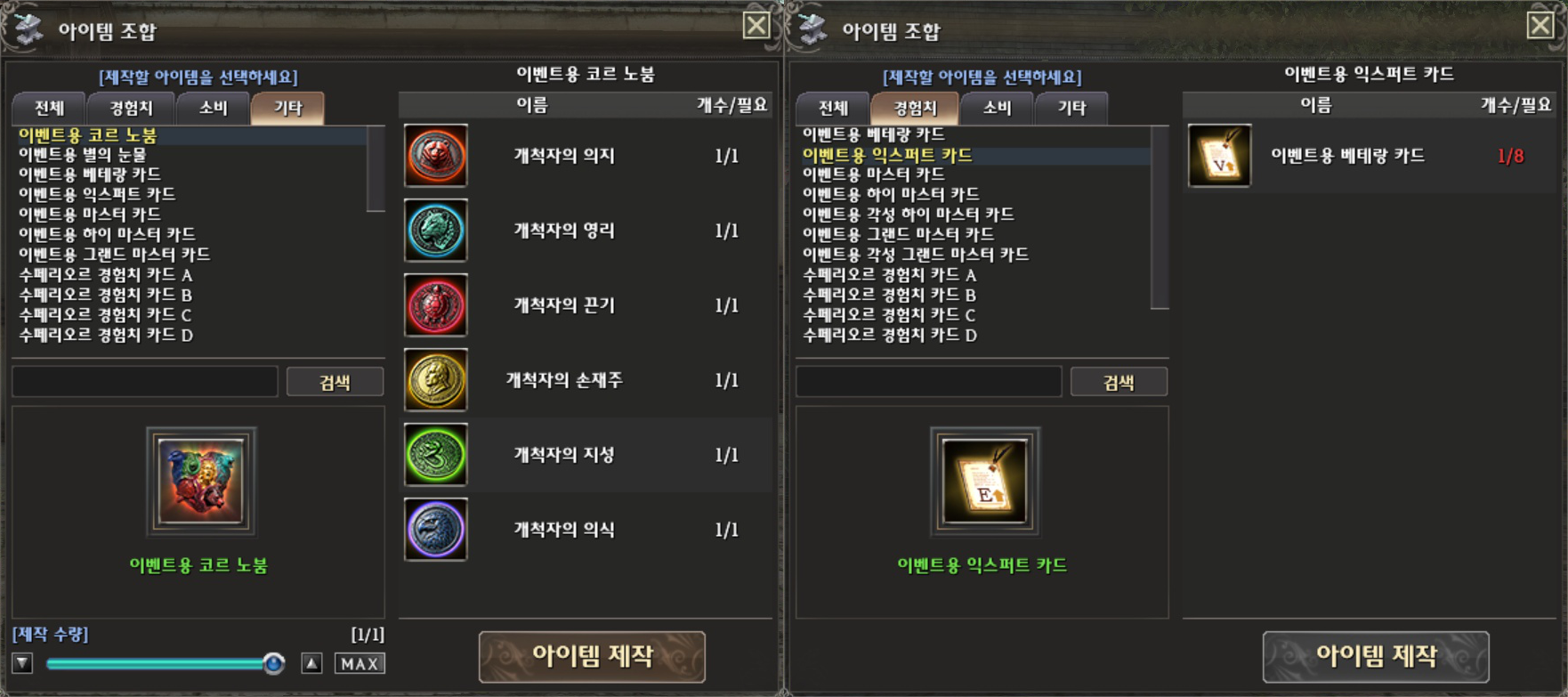Click the large 이벤트용 익스퍼트 카드 preview icon

pyautogui.click(x=984, y=482)
